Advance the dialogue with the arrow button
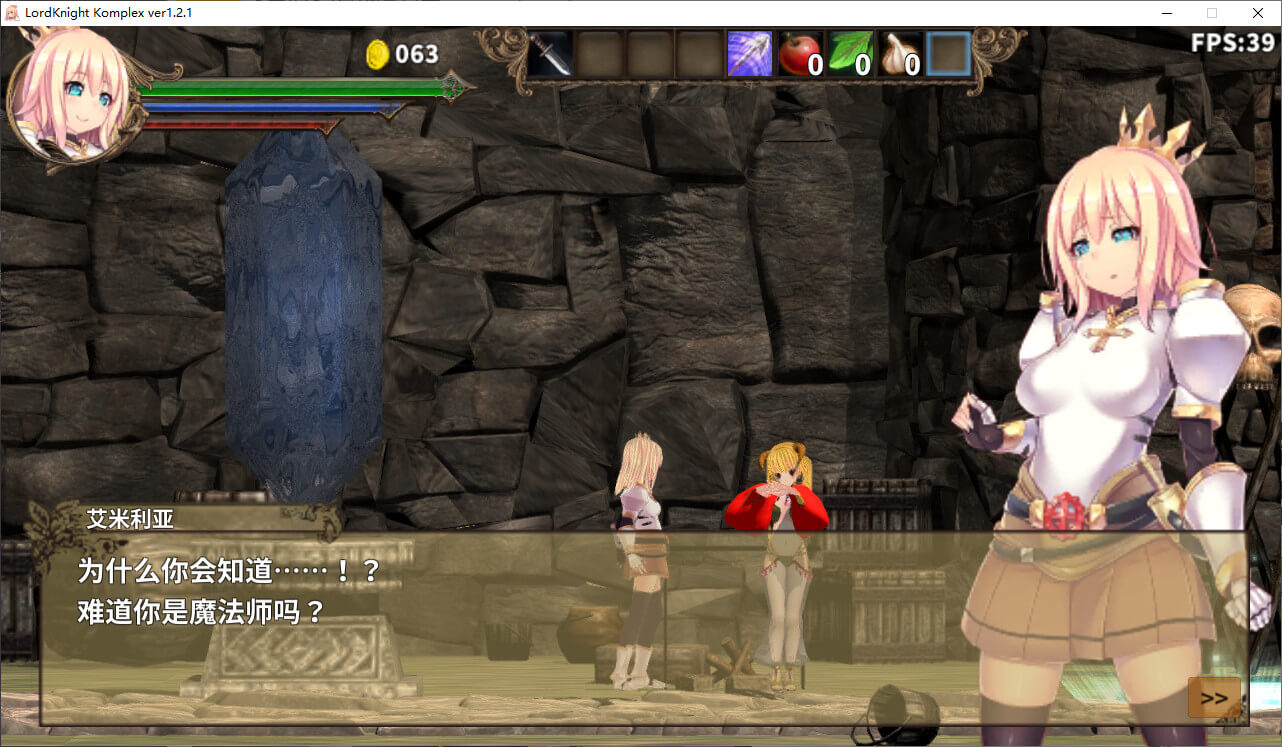The width and height of the screenshot is (1282, 747). [1214, 697]
